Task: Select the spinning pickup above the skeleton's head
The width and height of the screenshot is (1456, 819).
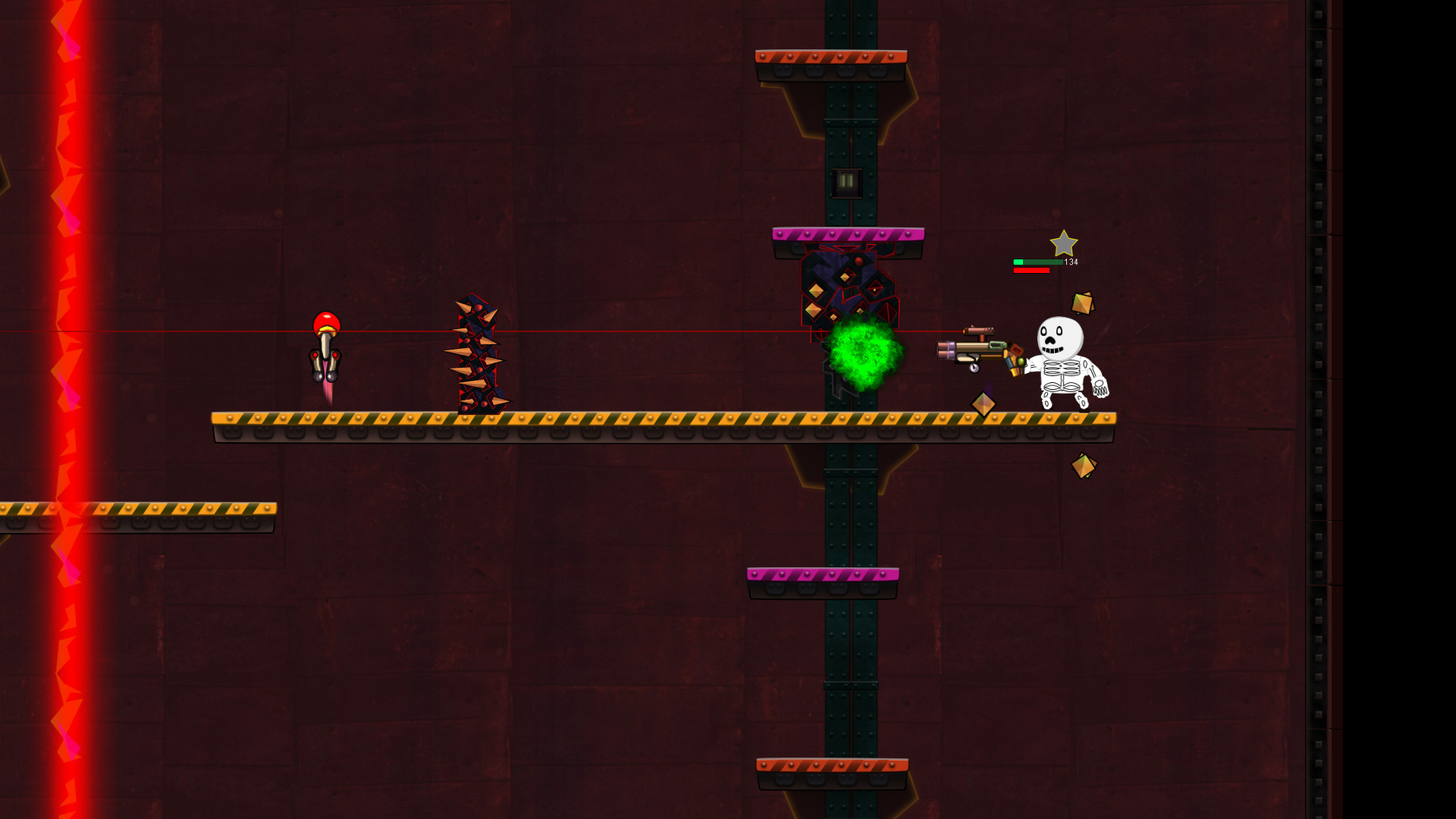Action: pyautogui.click(x=1083, y=303)
